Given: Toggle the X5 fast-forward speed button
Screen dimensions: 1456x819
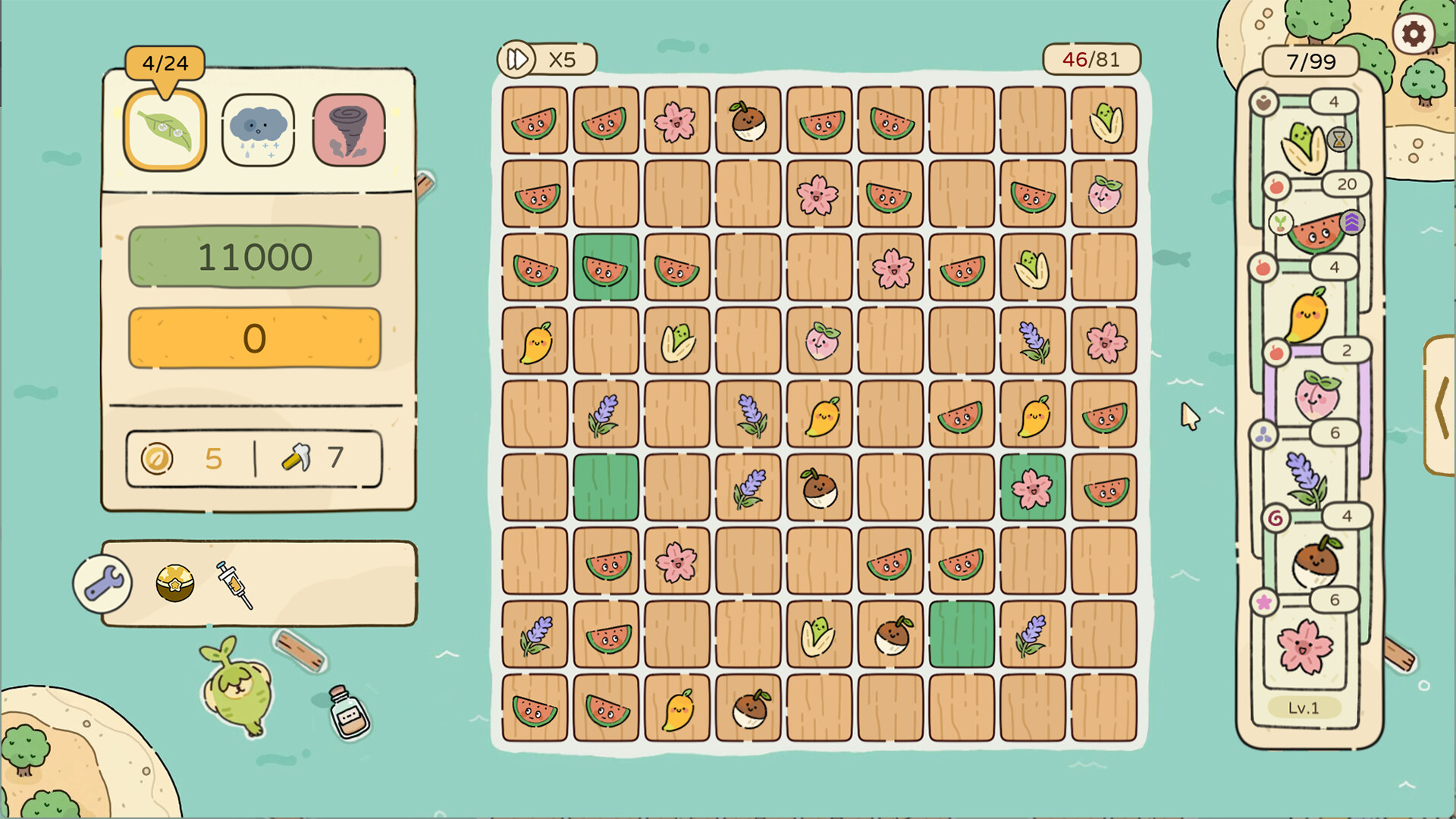Looking at the screenshot, I should coord(547,59).
